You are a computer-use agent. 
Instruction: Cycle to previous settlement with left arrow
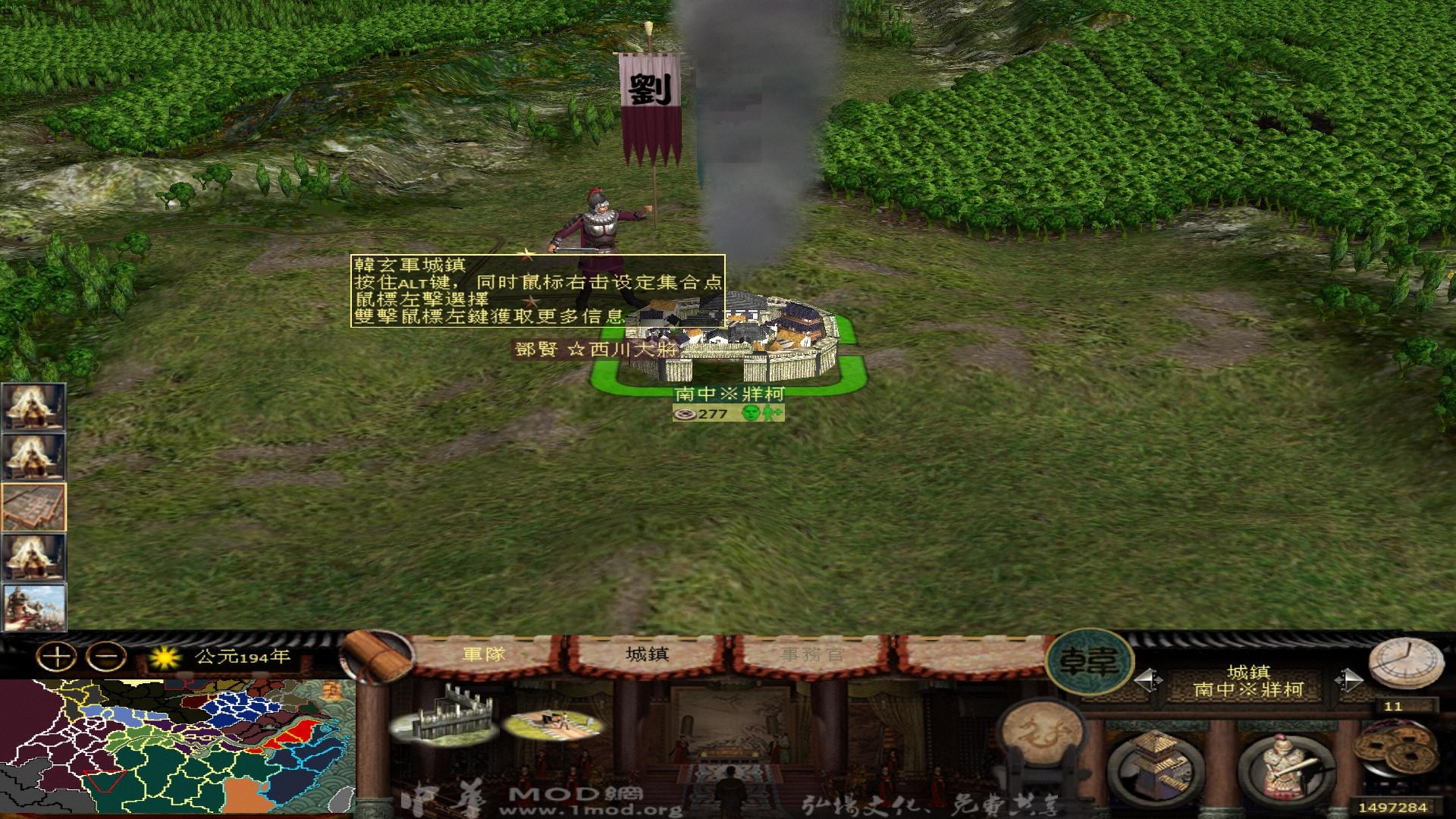(x=1150, y=679)
